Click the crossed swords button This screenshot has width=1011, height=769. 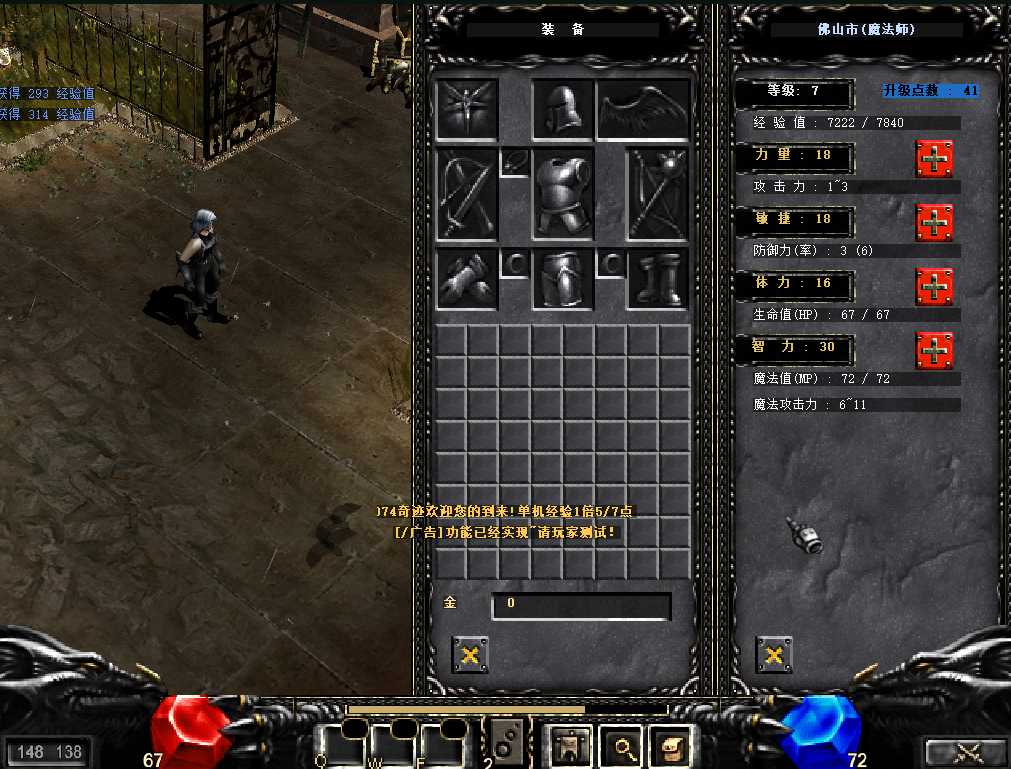(966, 752)
